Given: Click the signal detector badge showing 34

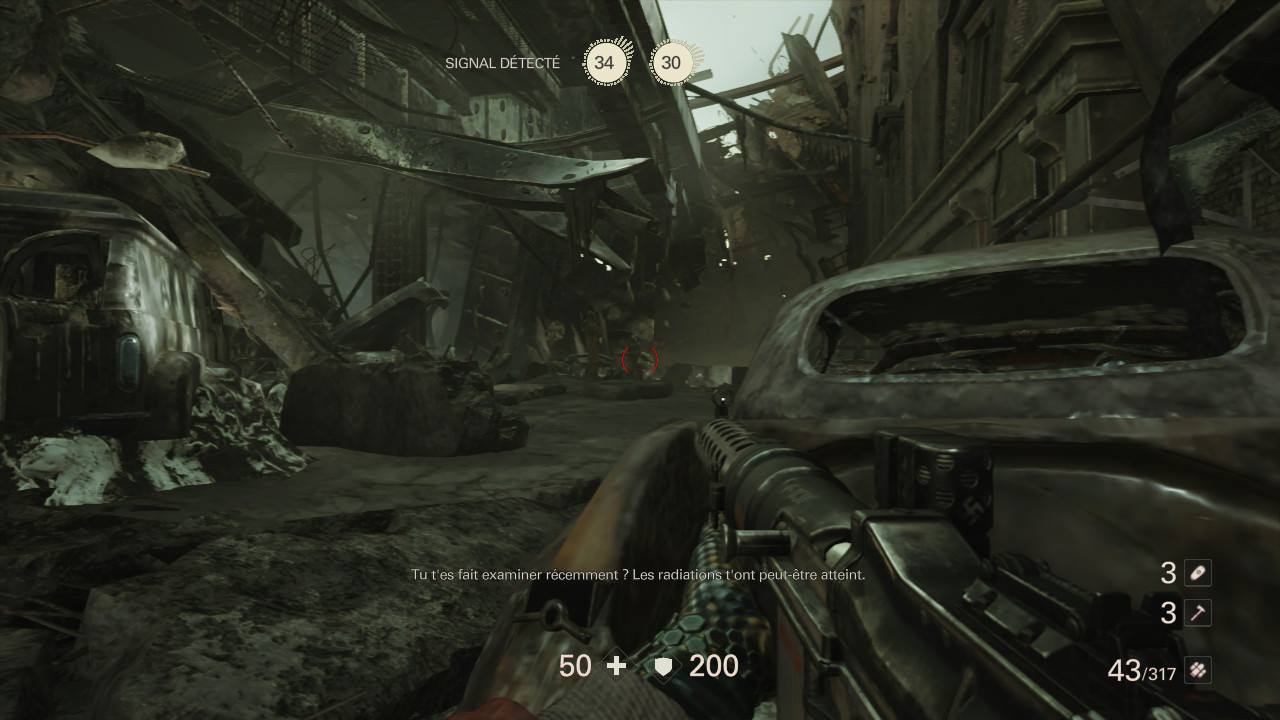Looking at the screenshot, I should pos(604,63).
